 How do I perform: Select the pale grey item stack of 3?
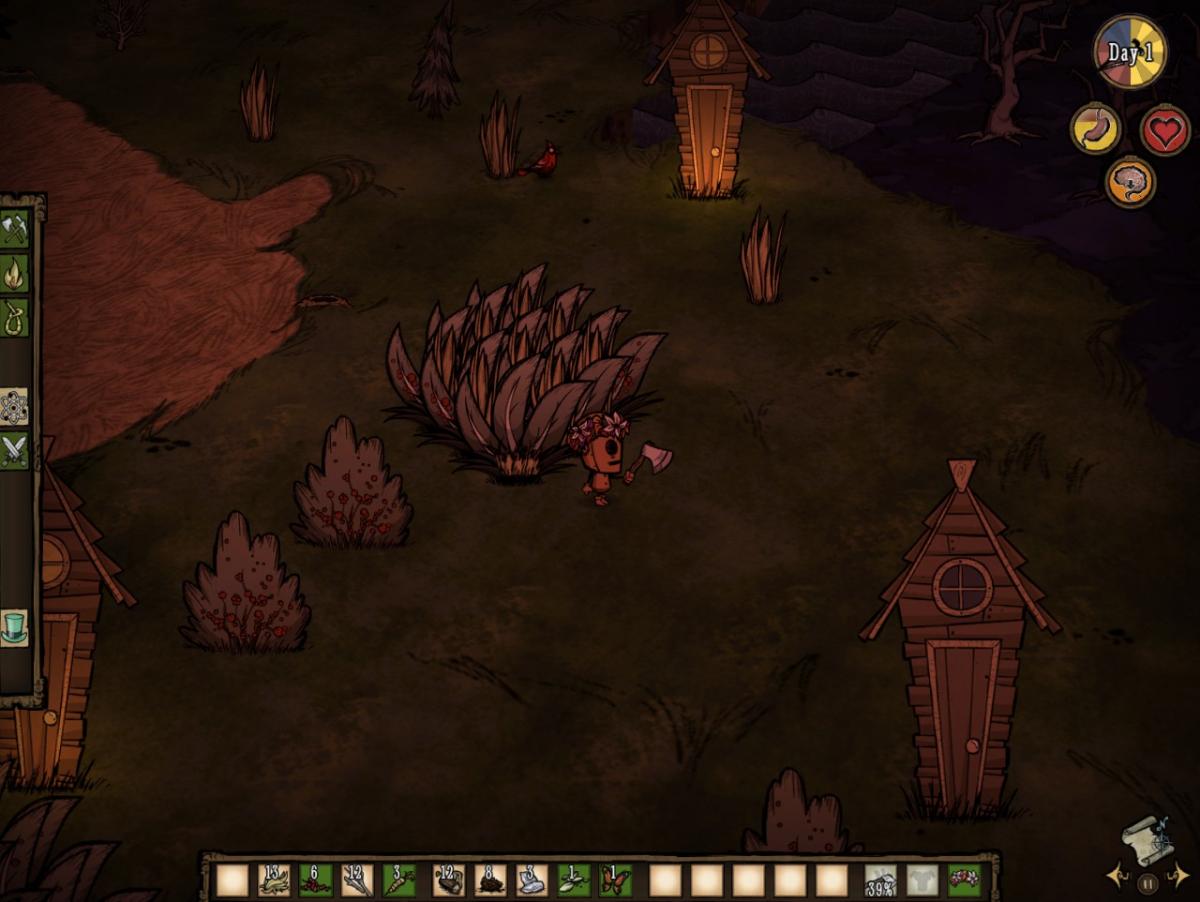point(532,880)
